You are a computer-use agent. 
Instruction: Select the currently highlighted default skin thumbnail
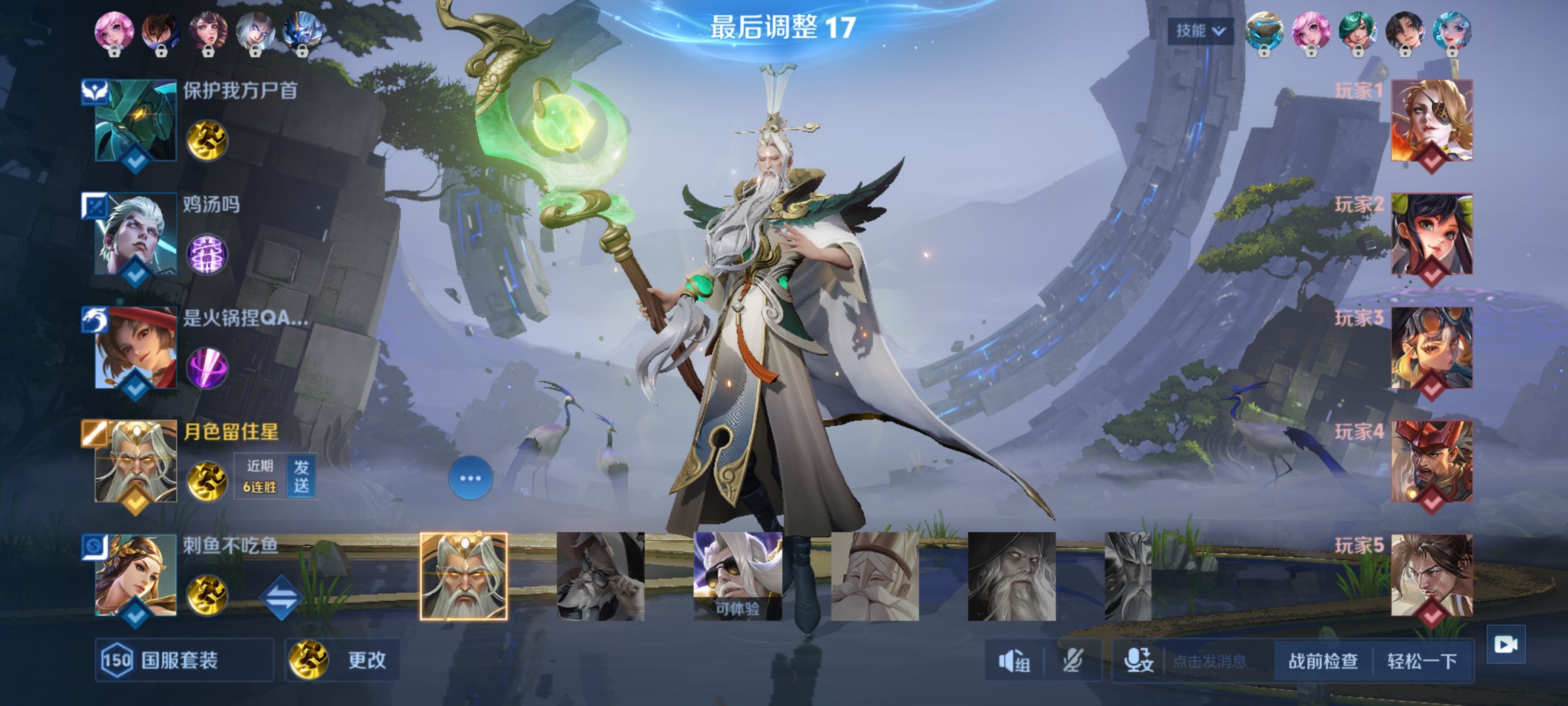click(x=463, y=576)
